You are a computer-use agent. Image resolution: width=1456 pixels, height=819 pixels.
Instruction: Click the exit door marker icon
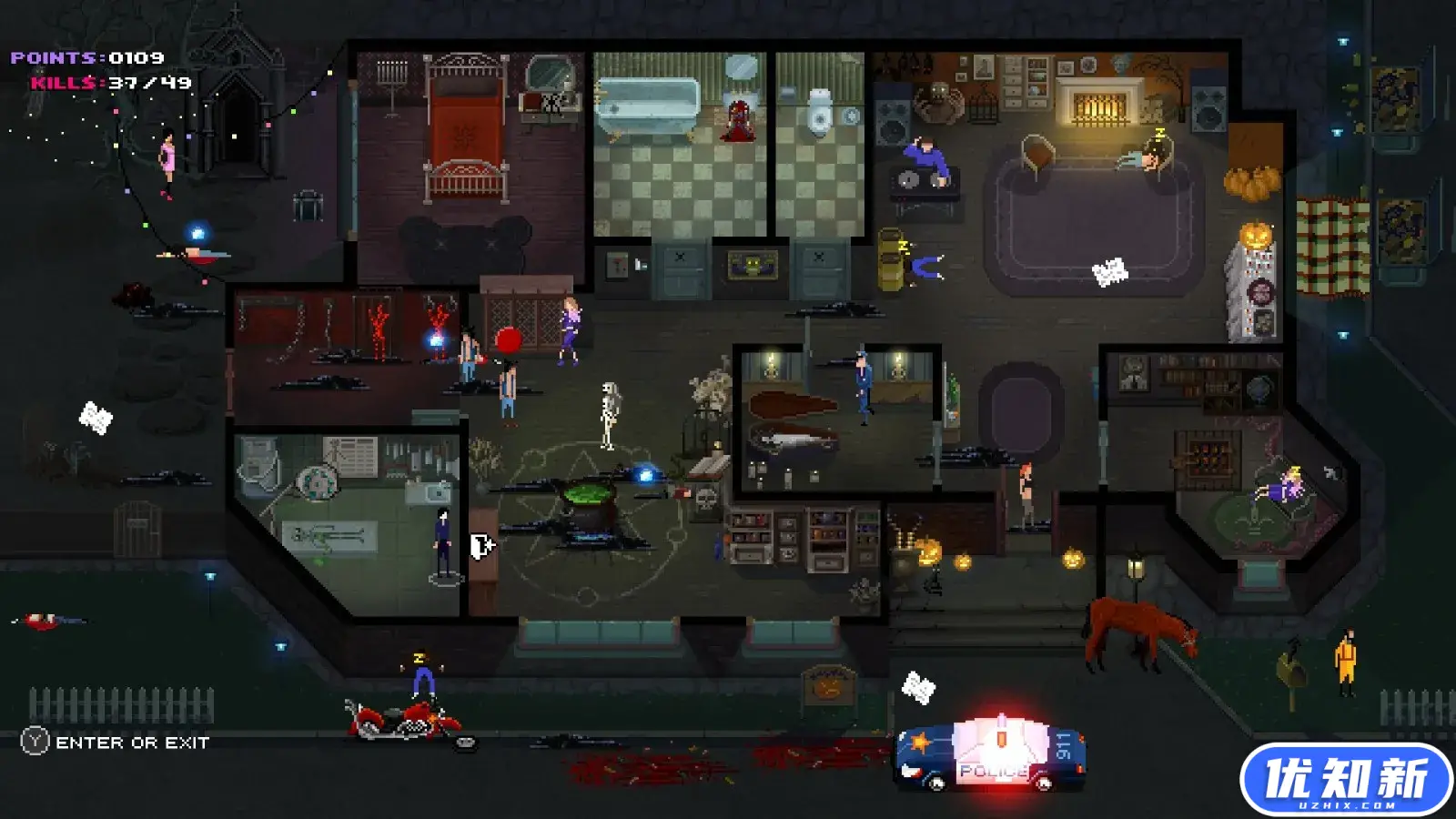(481, 546)
